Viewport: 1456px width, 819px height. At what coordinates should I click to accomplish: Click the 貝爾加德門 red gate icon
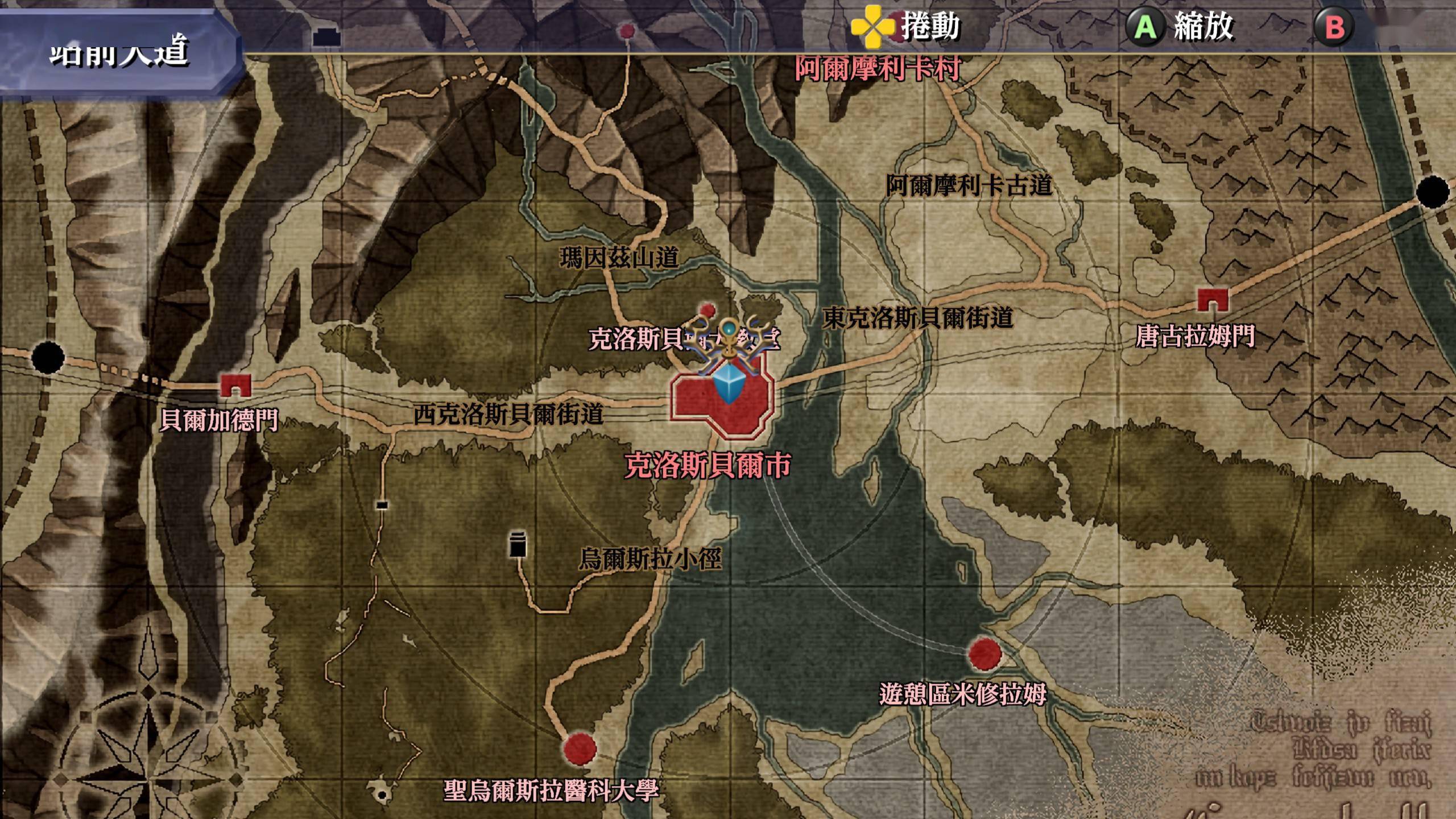coord(235,385)
